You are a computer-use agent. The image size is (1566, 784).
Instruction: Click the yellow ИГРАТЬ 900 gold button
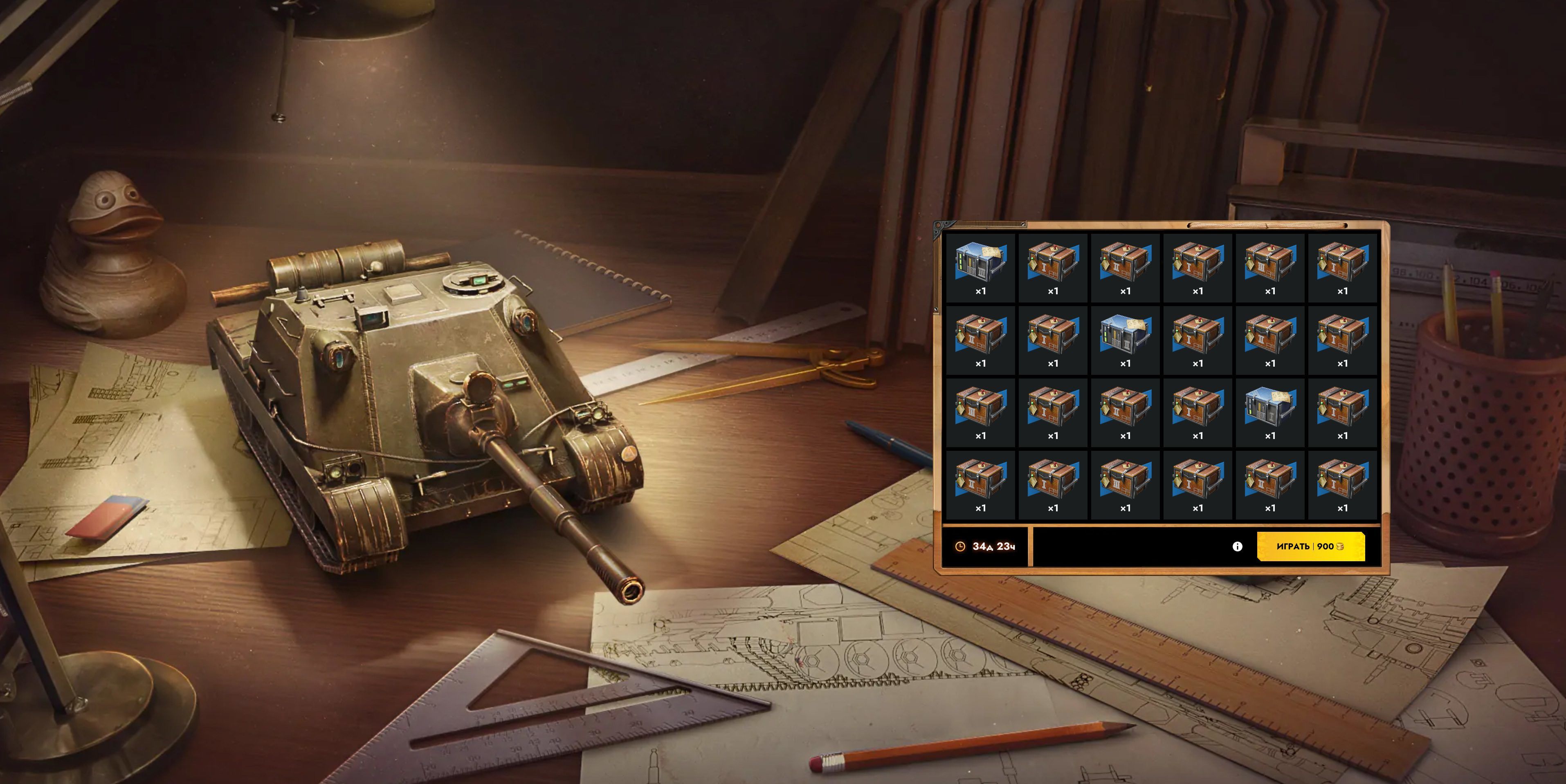coord(1310,547)
